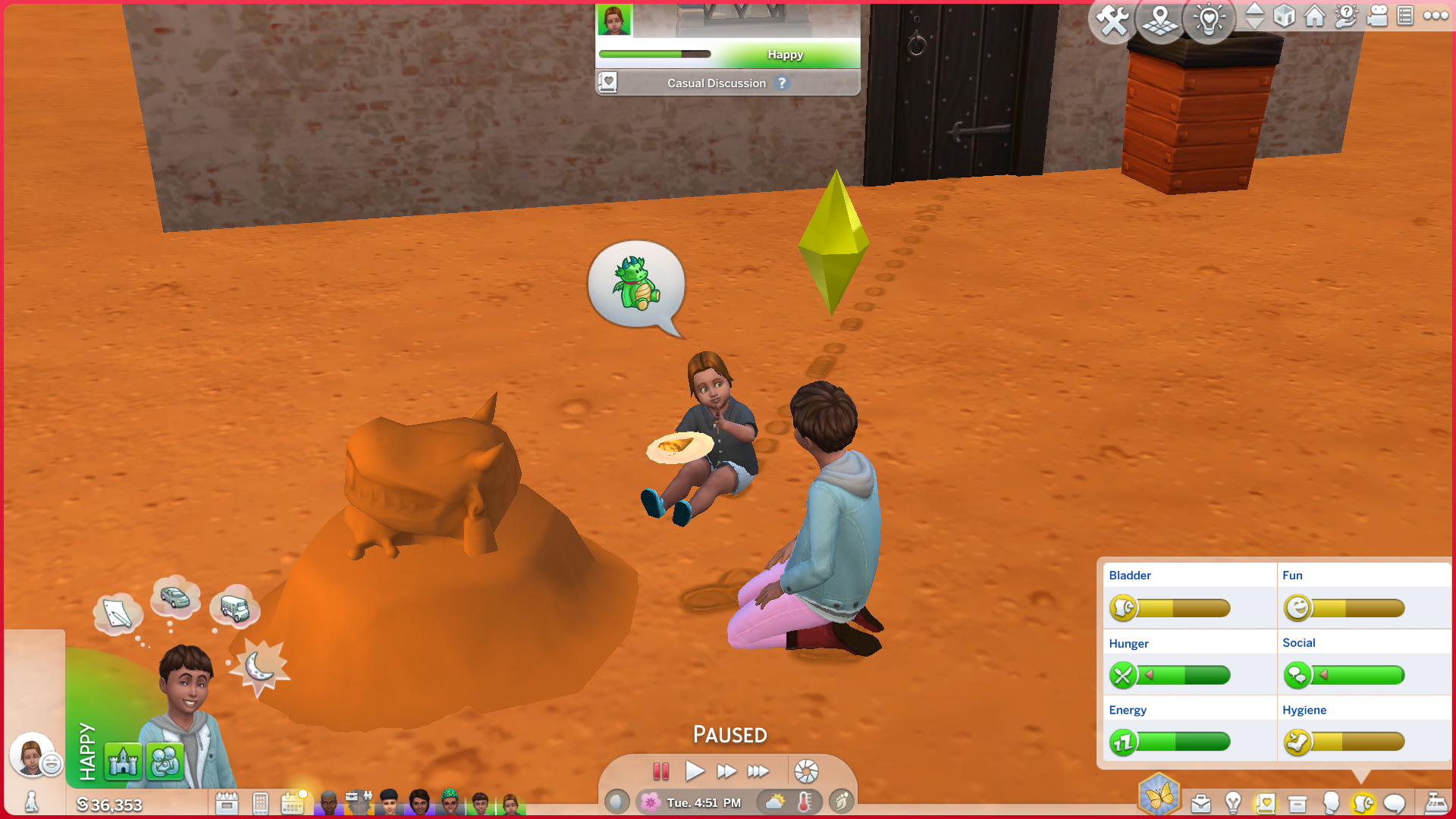Resume game at normal play speed
1456x819 pixels.
pos(694,772)
